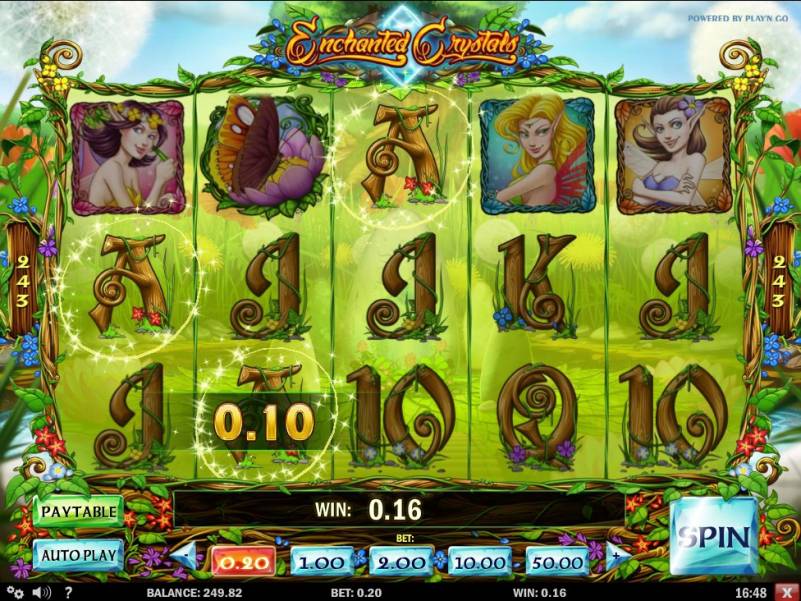Activate Auto Play
The width and height of the screenshot is (801, 601).
click(78, 554)
